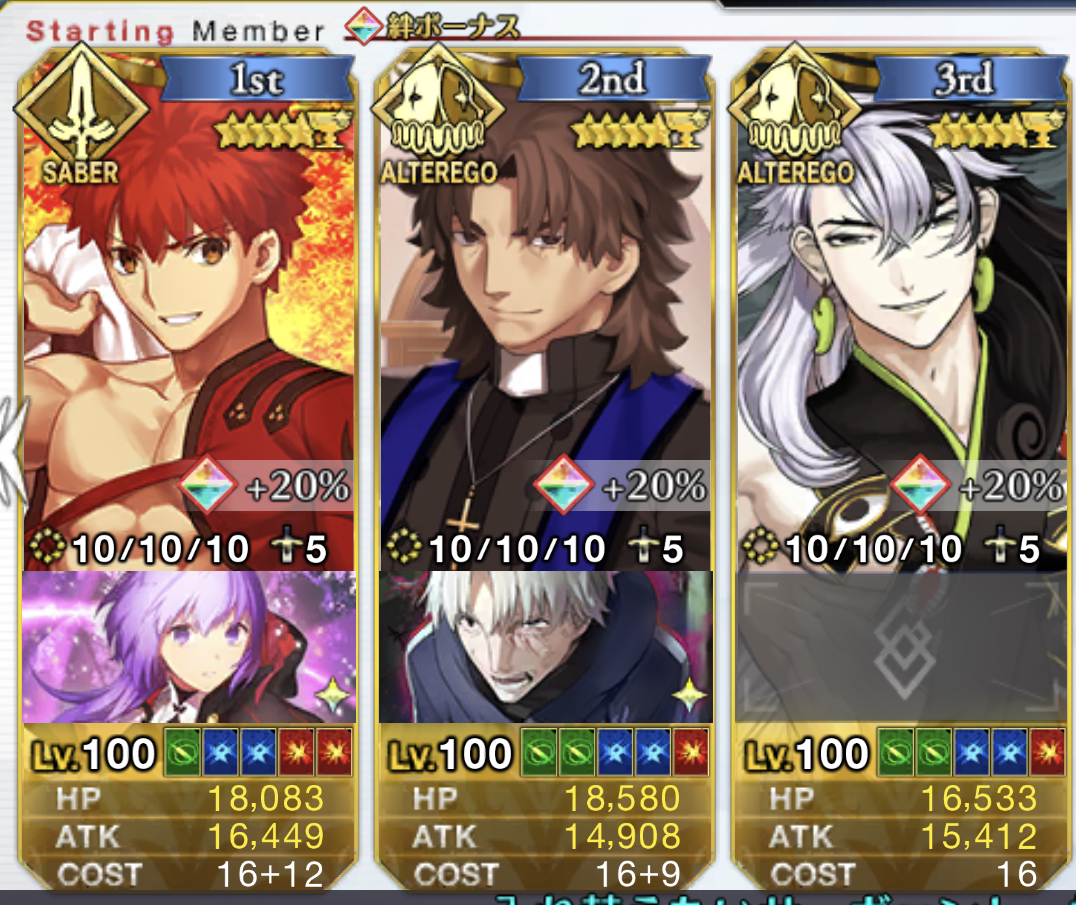Open the white-haired man Craft Essence

545,646
